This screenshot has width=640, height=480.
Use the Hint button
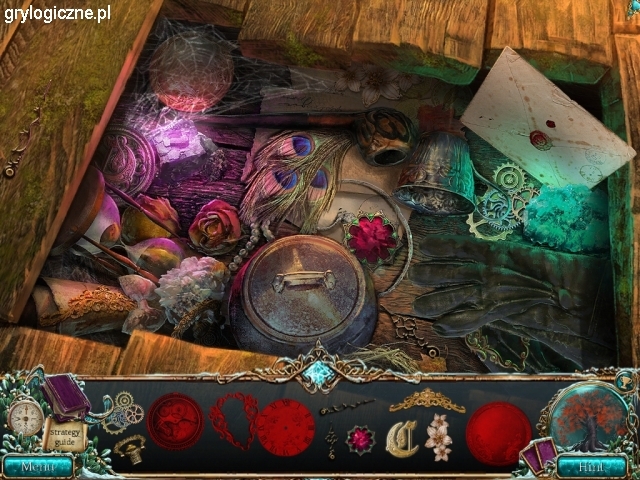pos(592,466)
